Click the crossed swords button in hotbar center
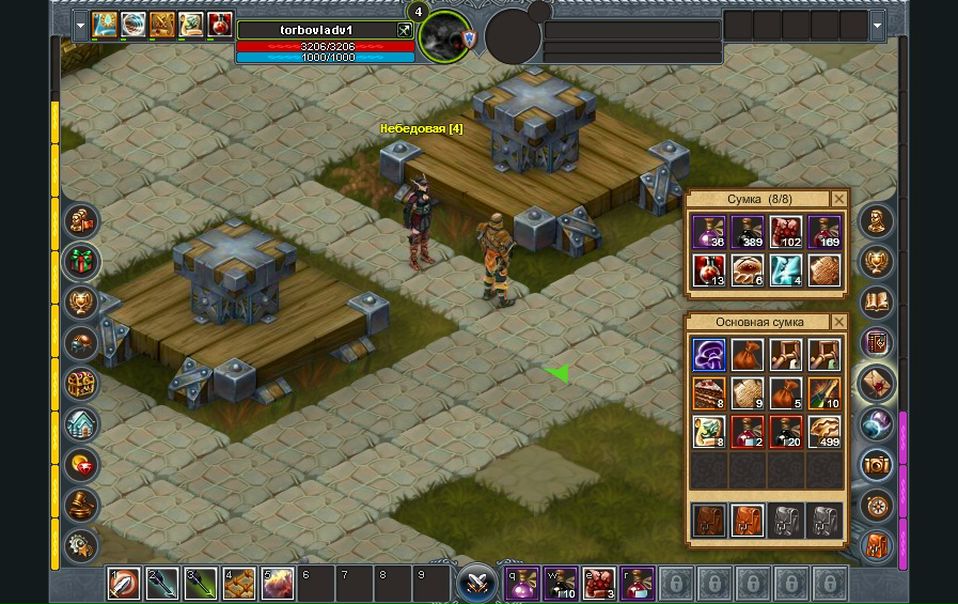958x604 pixels. (478, 582)
